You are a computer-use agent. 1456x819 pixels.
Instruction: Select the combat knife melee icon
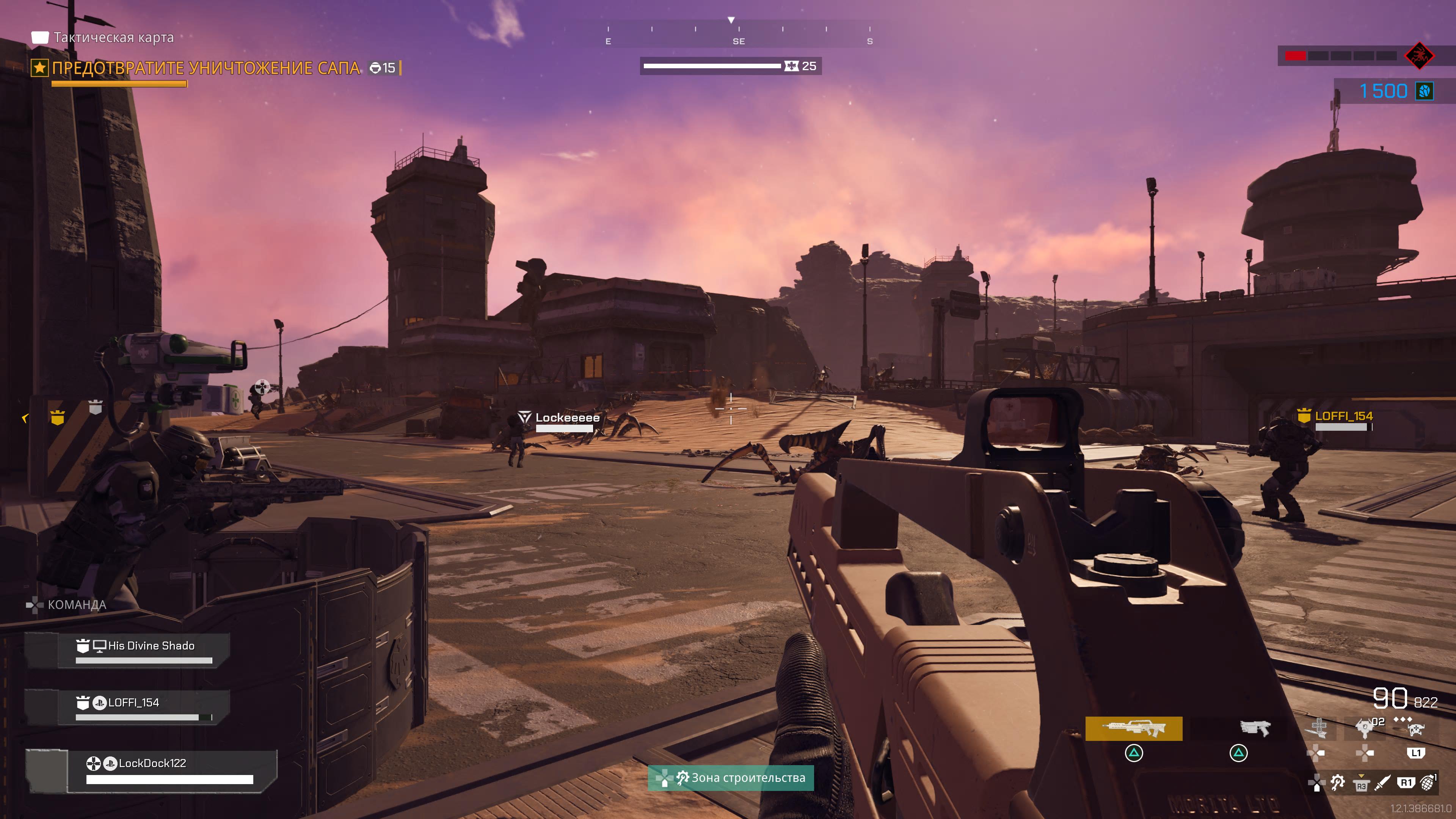1382,783
